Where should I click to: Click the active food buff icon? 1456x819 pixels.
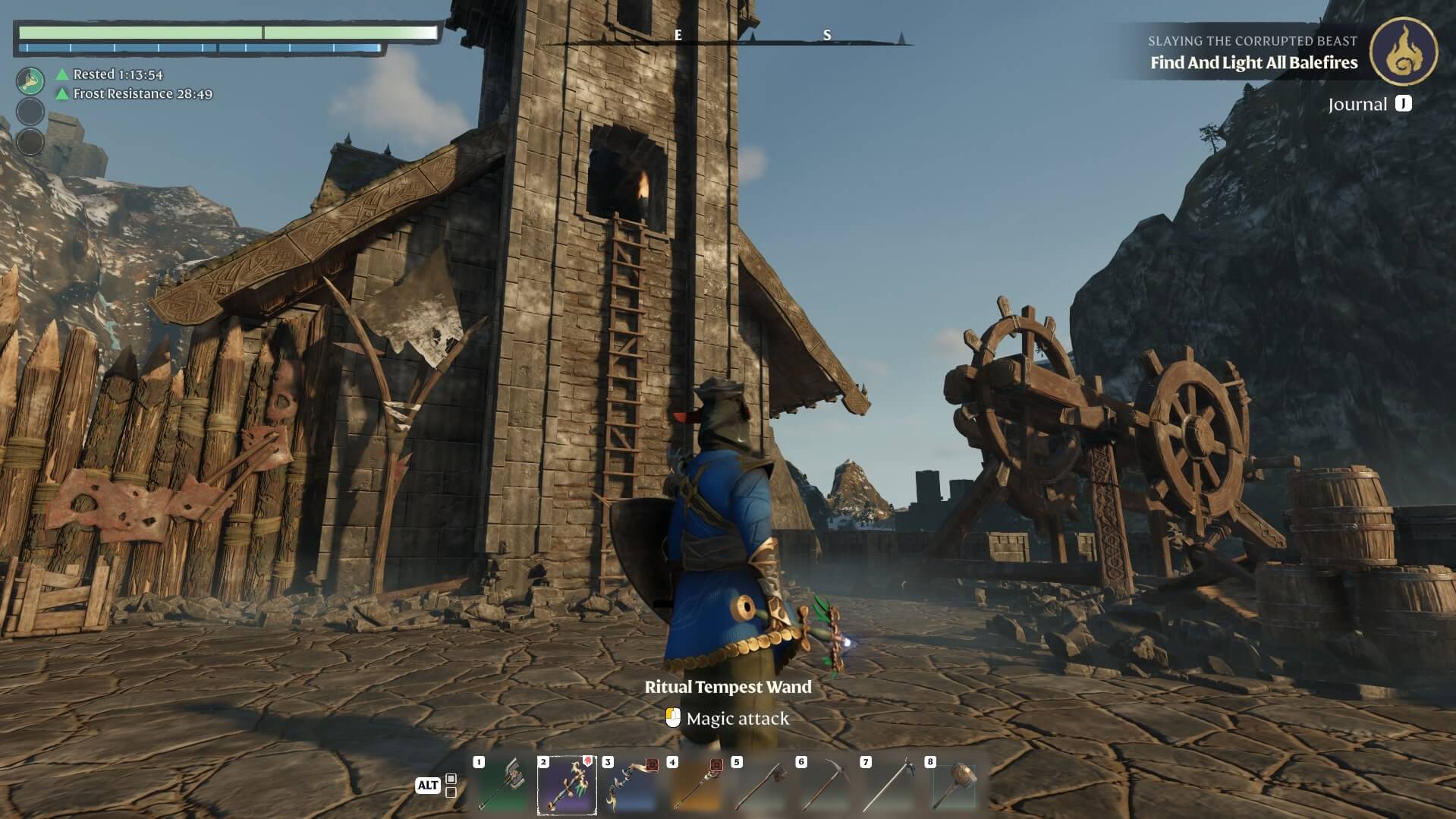(x=30, y=80)
